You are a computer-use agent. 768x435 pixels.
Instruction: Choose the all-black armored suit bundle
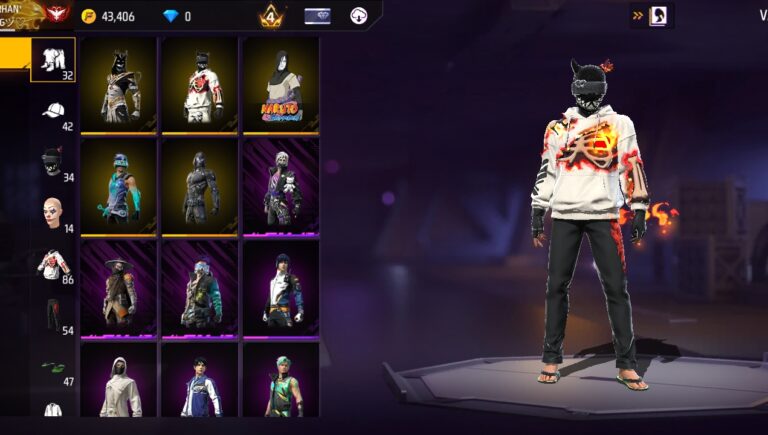coord(200,187)
